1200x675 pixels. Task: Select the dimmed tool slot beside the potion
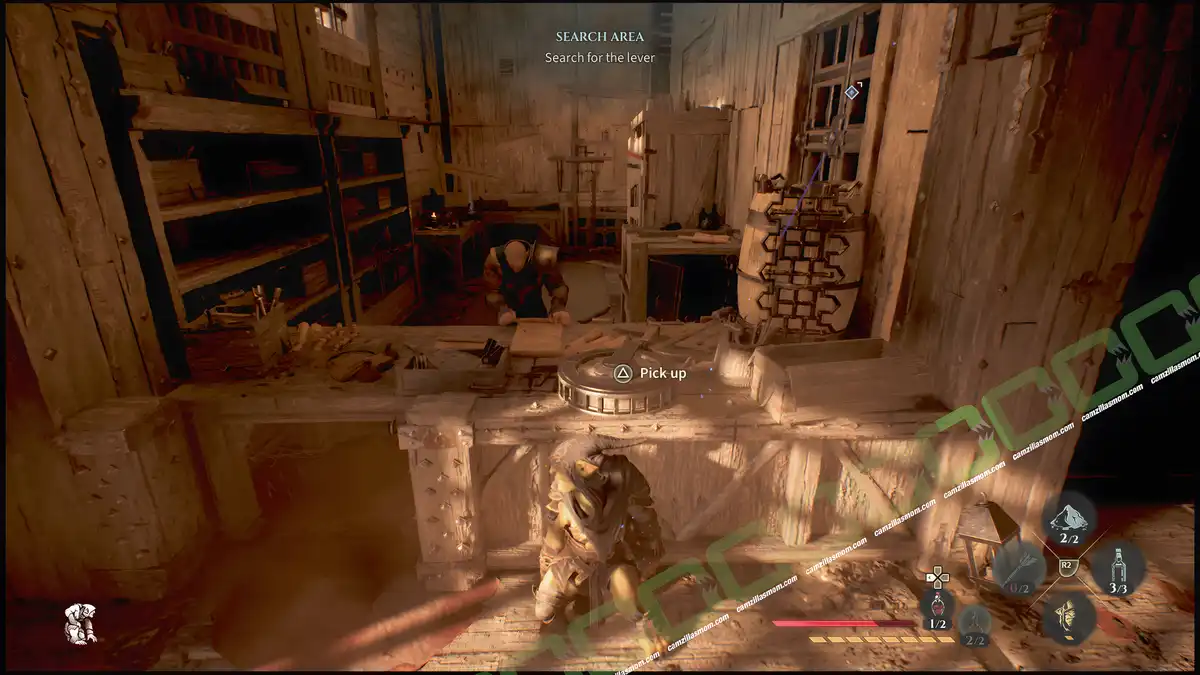[x=974, y=622]
